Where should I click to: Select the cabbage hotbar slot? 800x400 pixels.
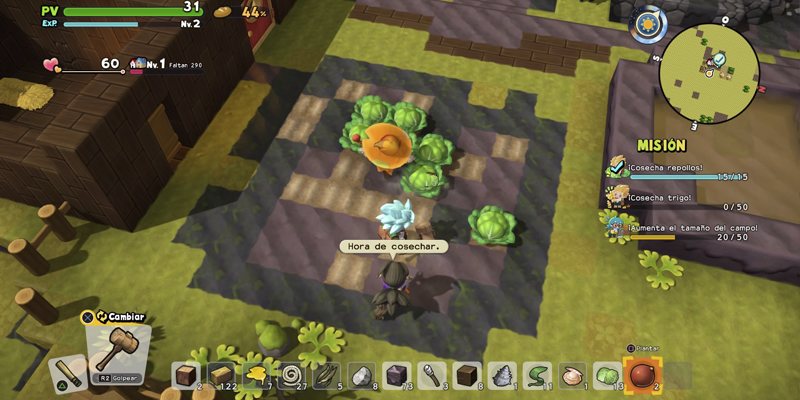[606, 375]
